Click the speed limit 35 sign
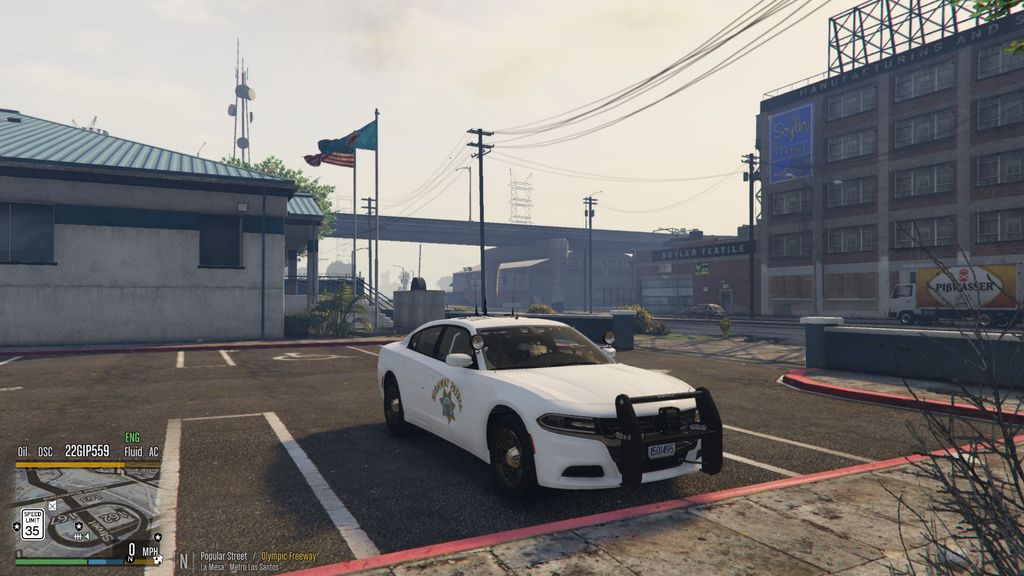This screenshot has height=576, width=1024. 32,524
